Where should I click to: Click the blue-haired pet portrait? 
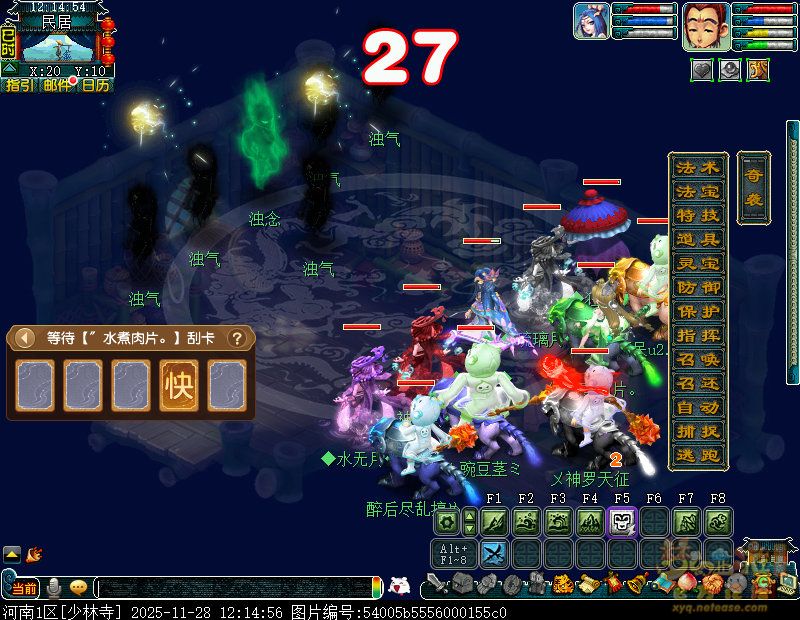(x=591, y=22)
